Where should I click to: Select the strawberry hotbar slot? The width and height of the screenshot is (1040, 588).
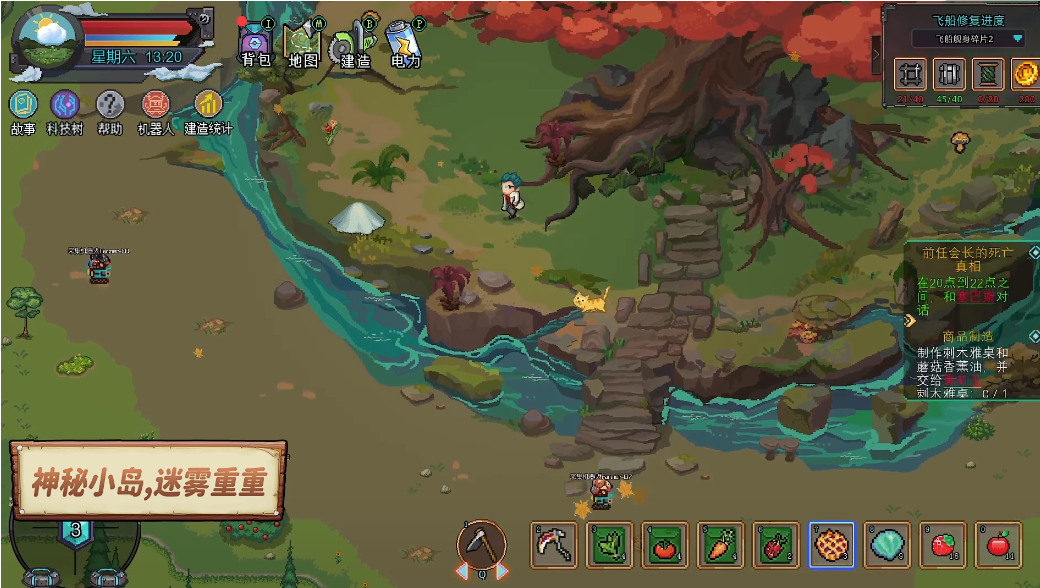point(942,545)
